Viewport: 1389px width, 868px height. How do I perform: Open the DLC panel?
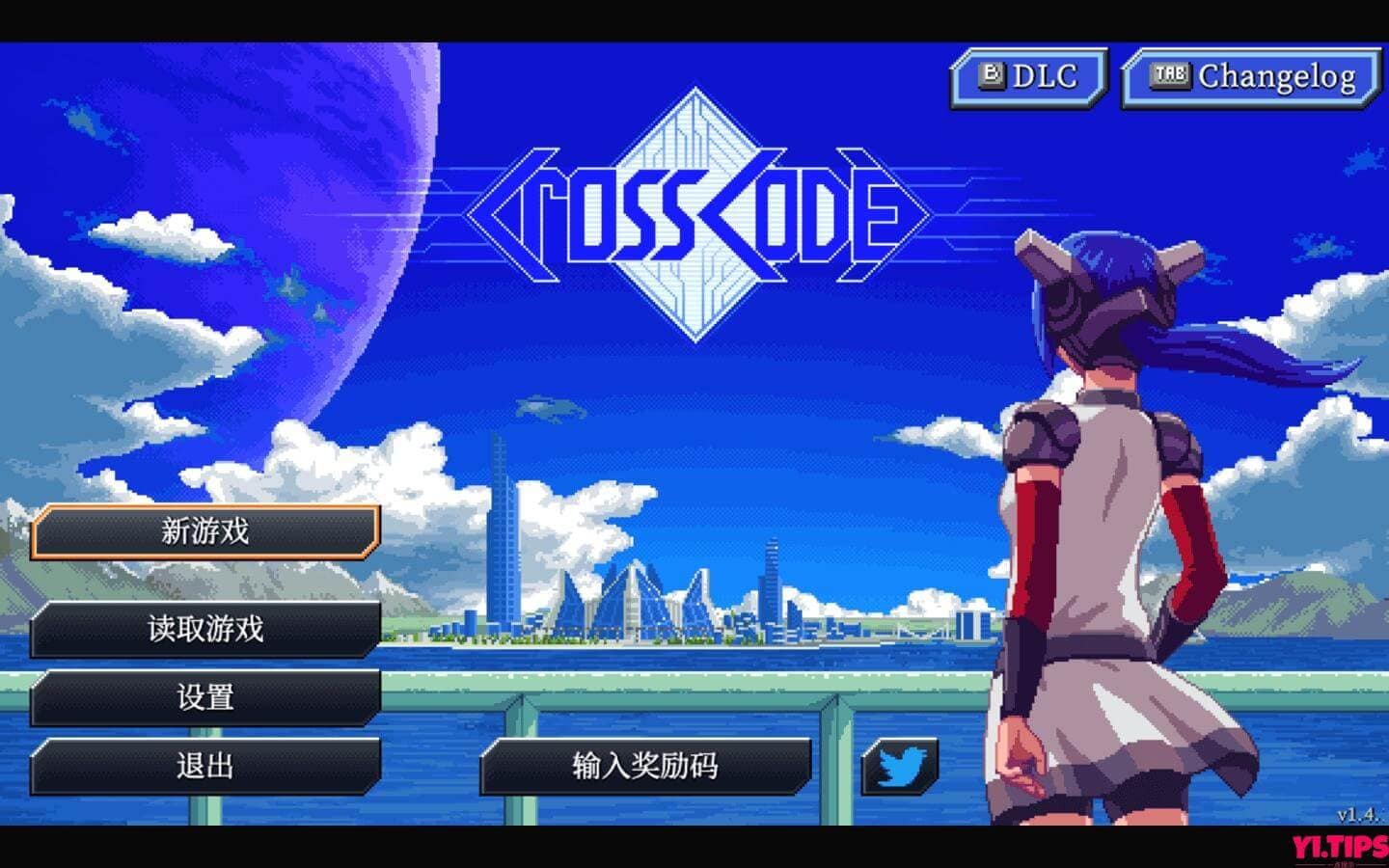[1027, 74]
